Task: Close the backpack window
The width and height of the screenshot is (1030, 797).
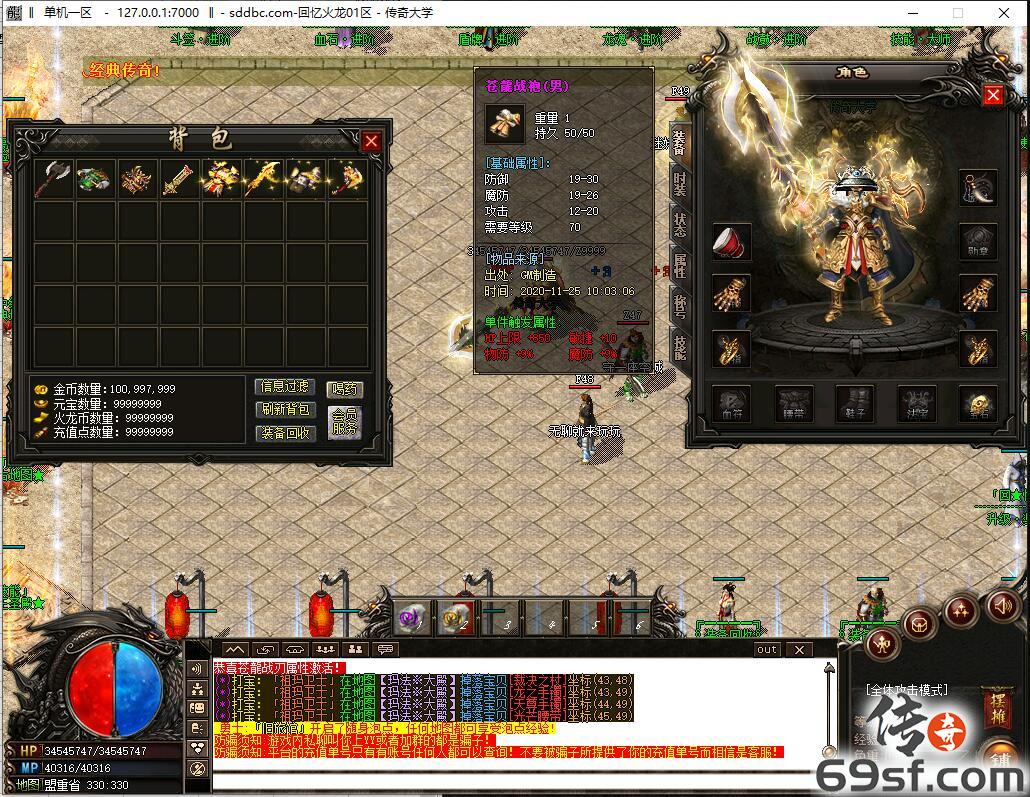Action: point(371,142)
